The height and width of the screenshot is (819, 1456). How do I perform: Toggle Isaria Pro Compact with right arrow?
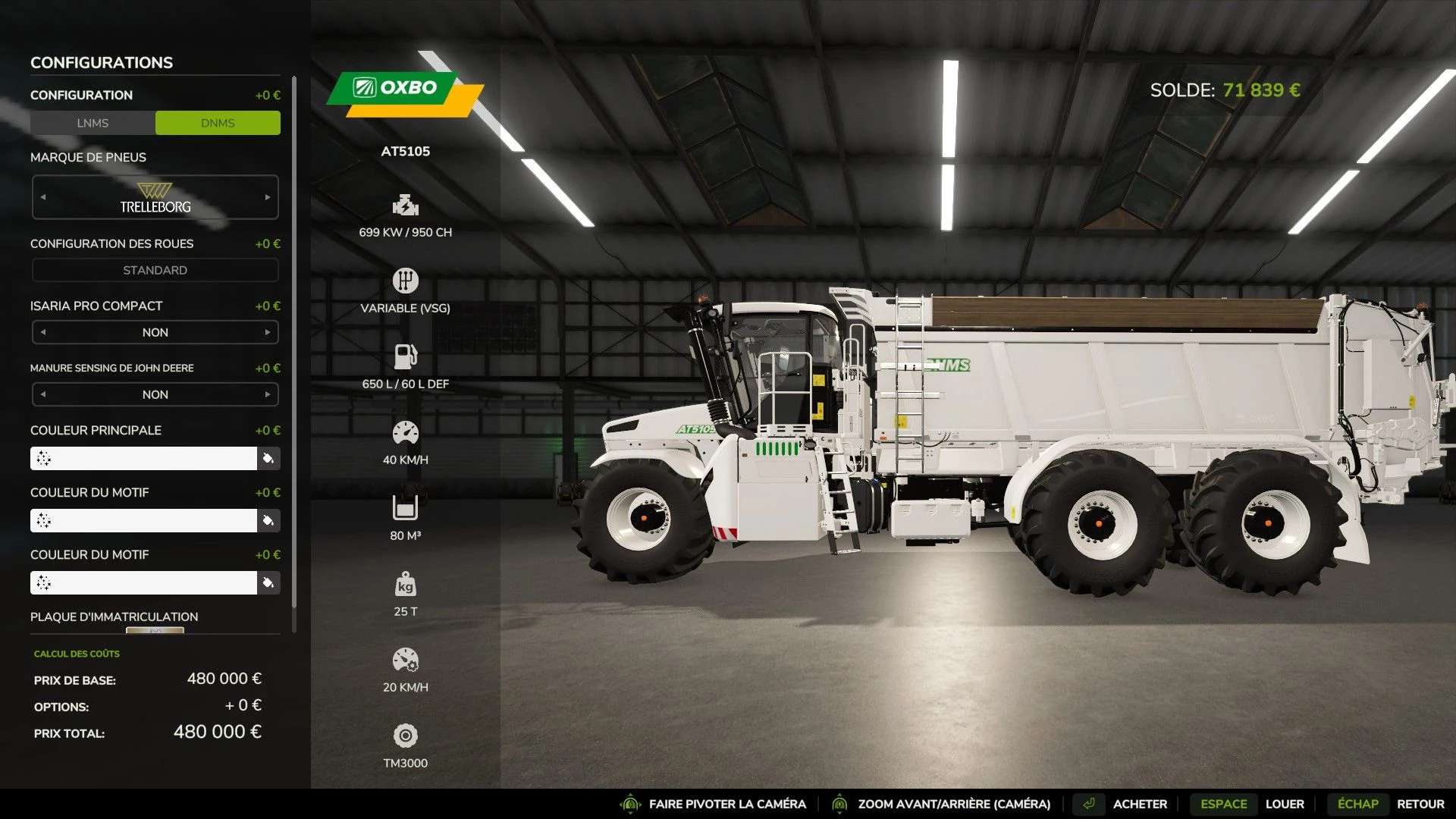coord(268,332)
